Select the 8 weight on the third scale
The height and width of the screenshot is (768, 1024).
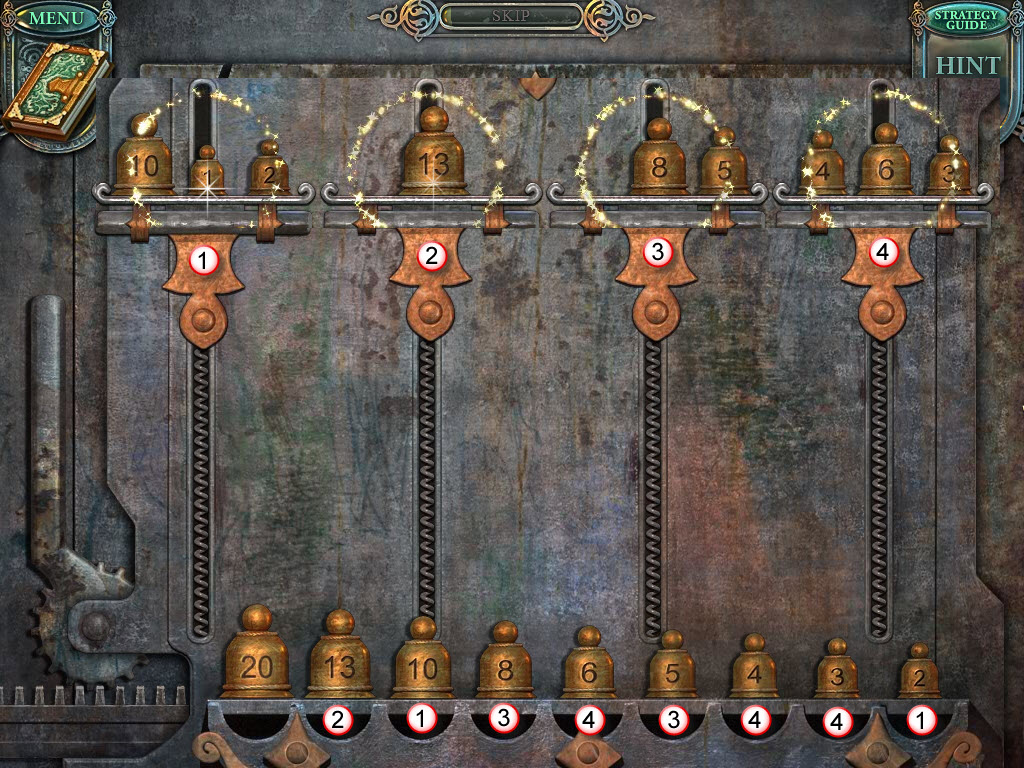point(658,164)
